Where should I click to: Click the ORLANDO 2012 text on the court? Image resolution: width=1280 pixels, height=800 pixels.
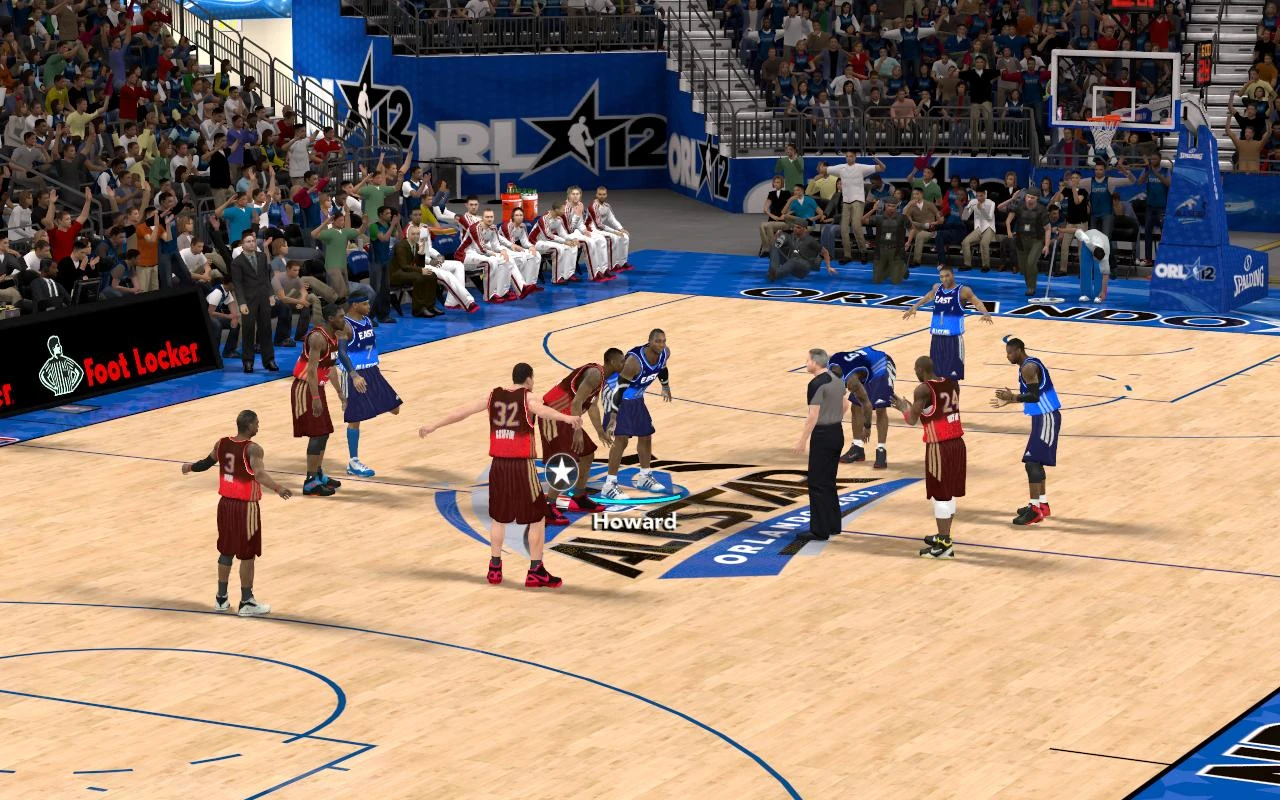pyautogui.click(x=795, y=530)
